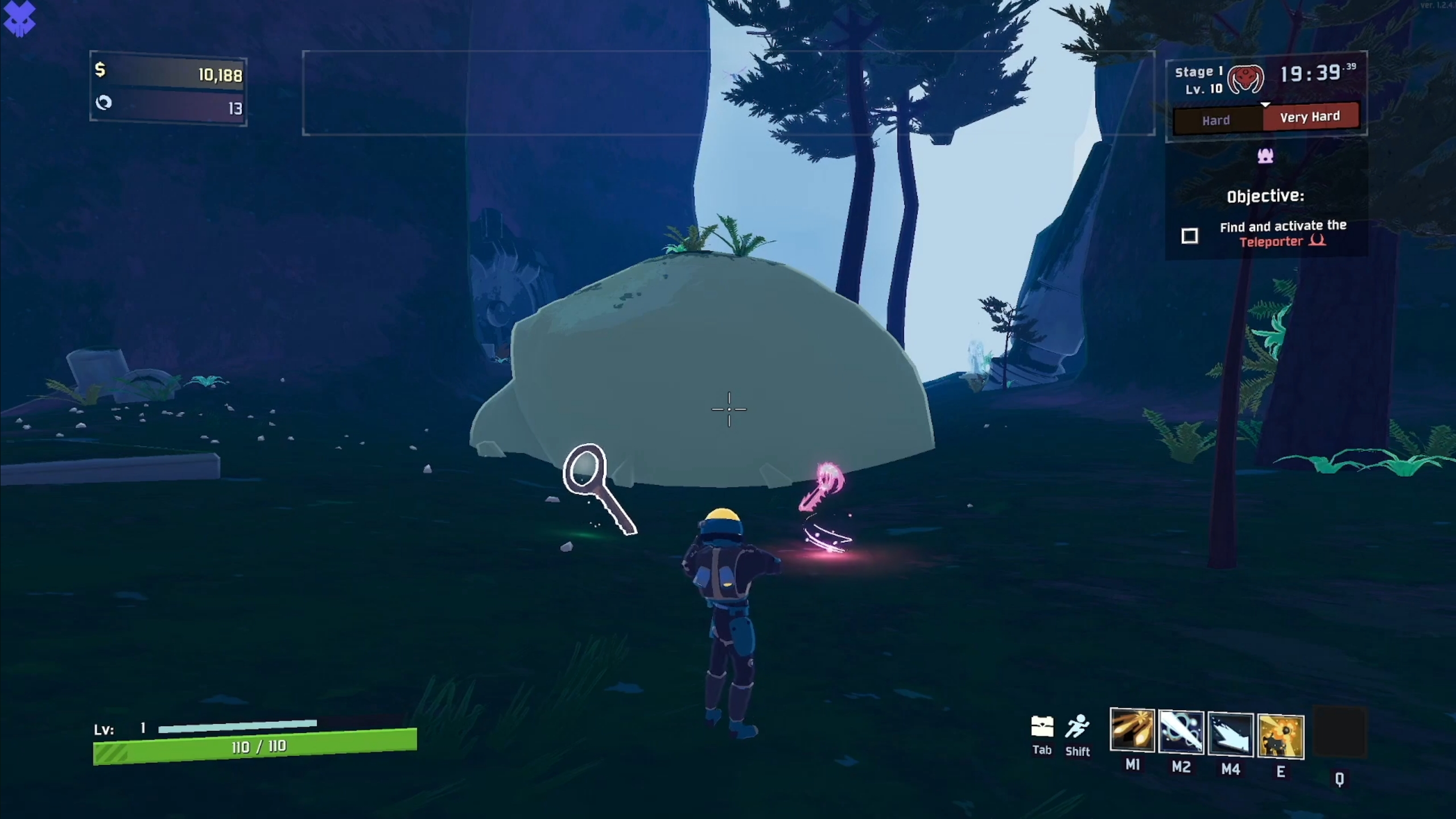Use the white piercing beam skill

[1181, 732]
